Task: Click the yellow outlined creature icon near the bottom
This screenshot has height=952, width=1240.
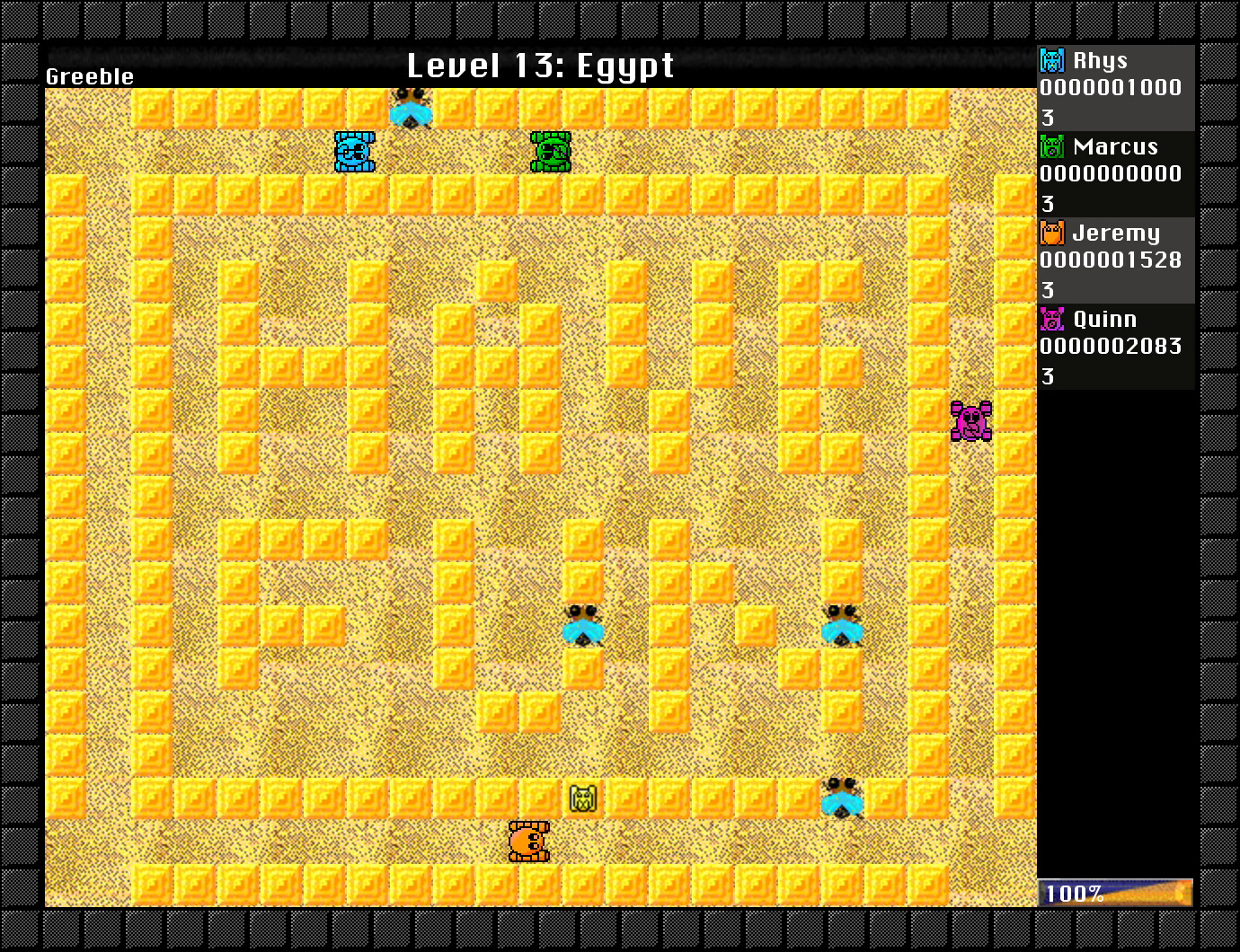Action: pos(582,798)
